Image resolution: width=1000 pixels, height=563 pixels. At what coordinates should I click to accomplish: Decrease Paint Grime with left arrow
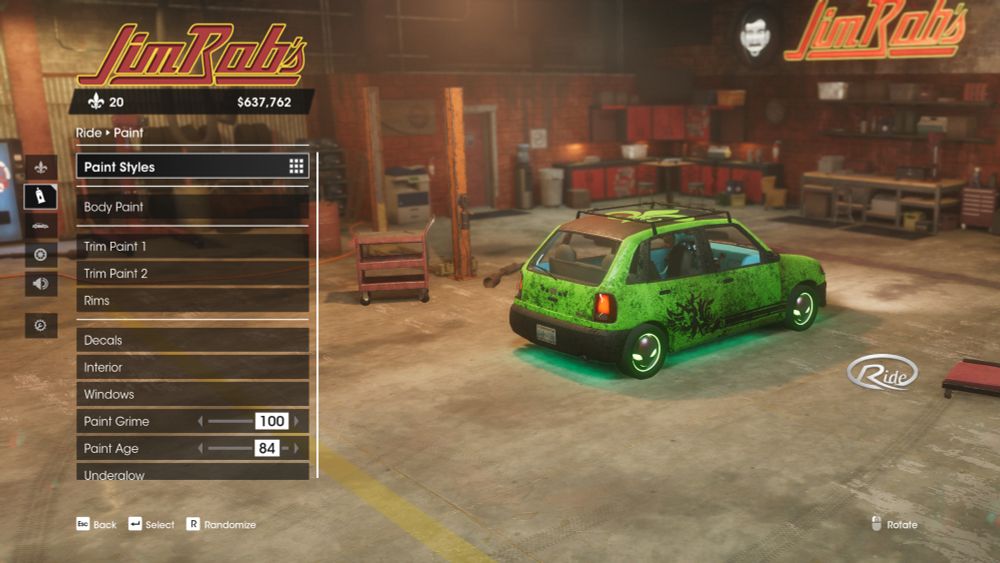200,422
